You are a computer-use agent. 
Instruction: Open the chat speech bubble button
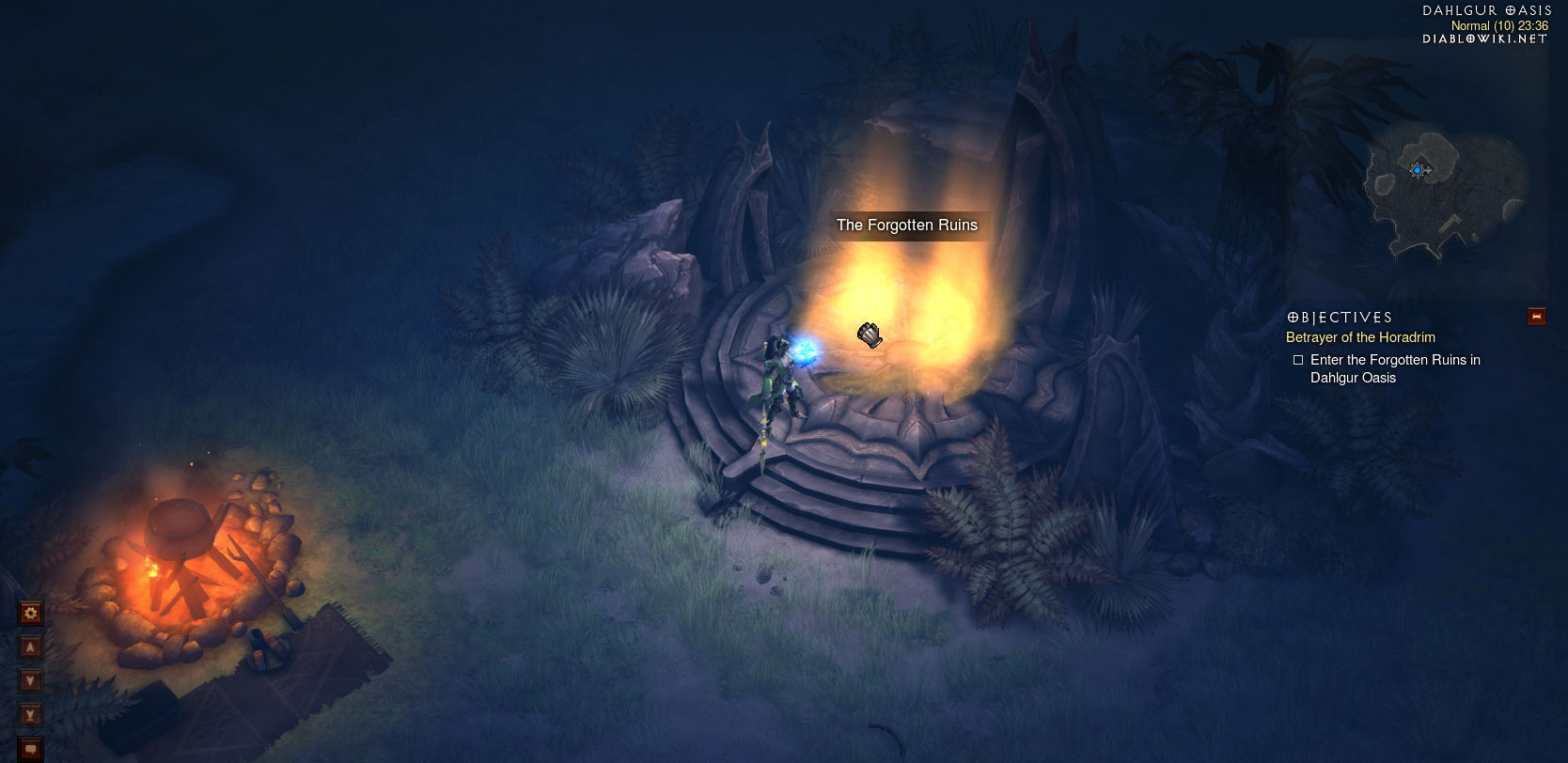coord(31,749)
